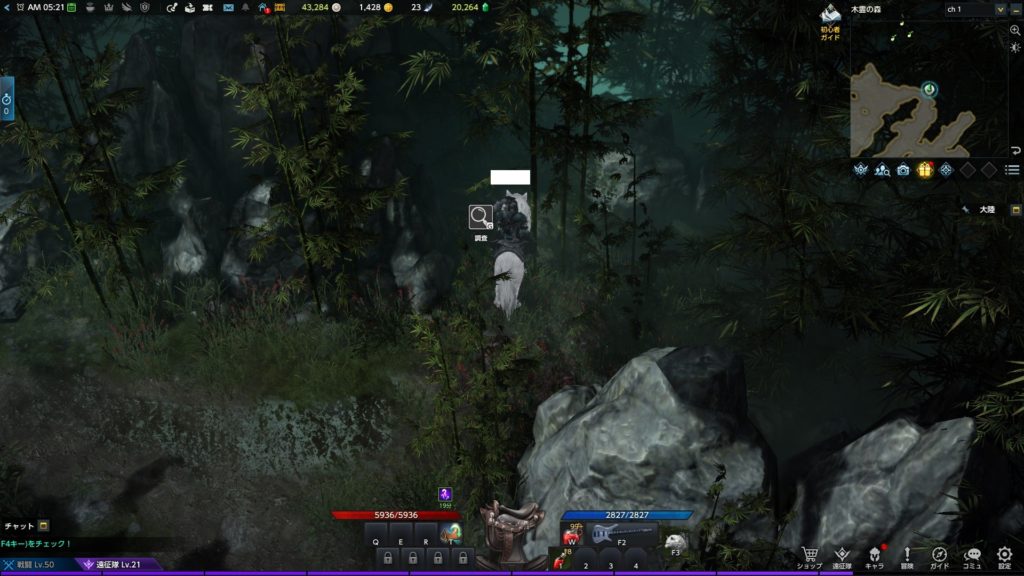Click the minimap
This screenshot has height=576, width=1024.
[910, 109]
